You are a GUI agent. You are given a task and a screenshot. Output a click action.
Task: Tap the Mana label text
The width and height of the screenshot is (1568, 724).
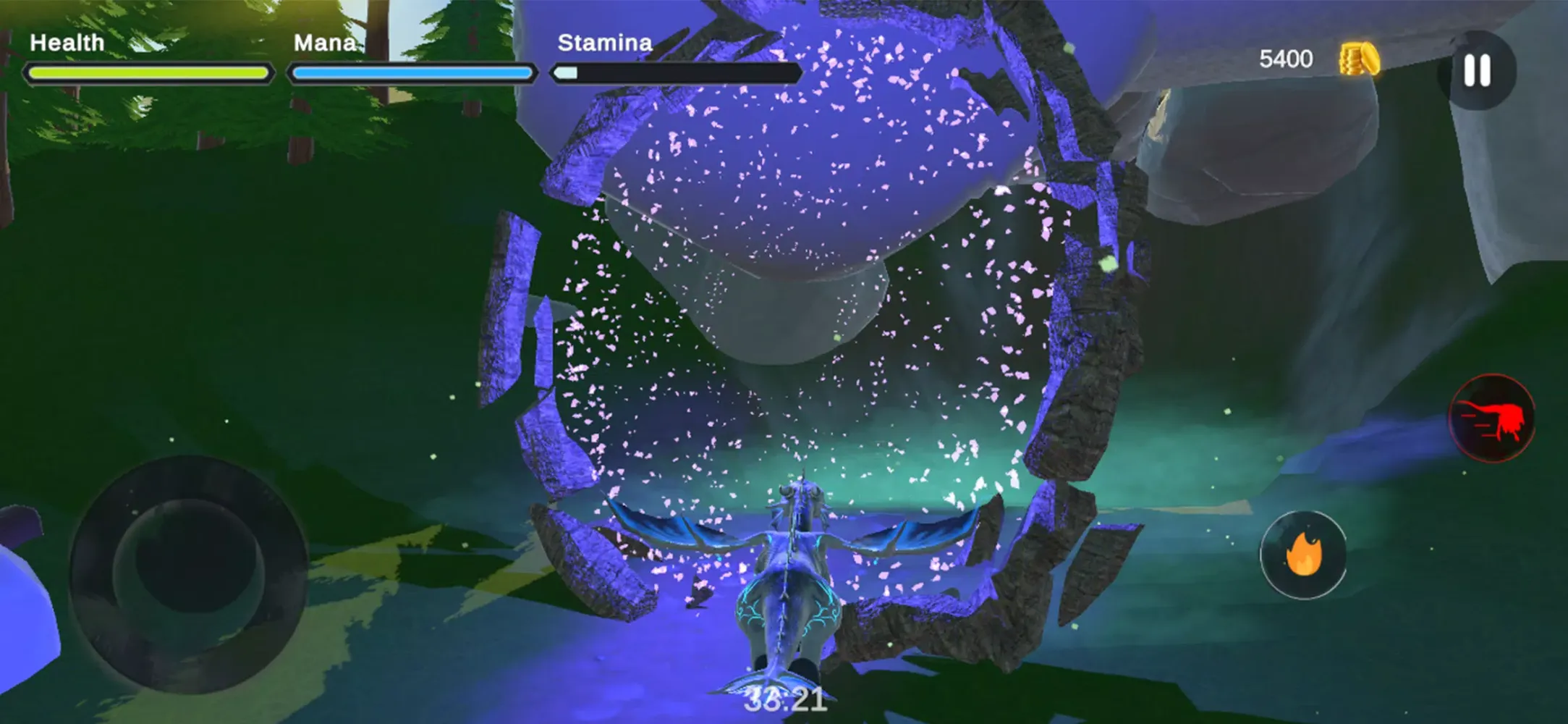tap(326, 42)
